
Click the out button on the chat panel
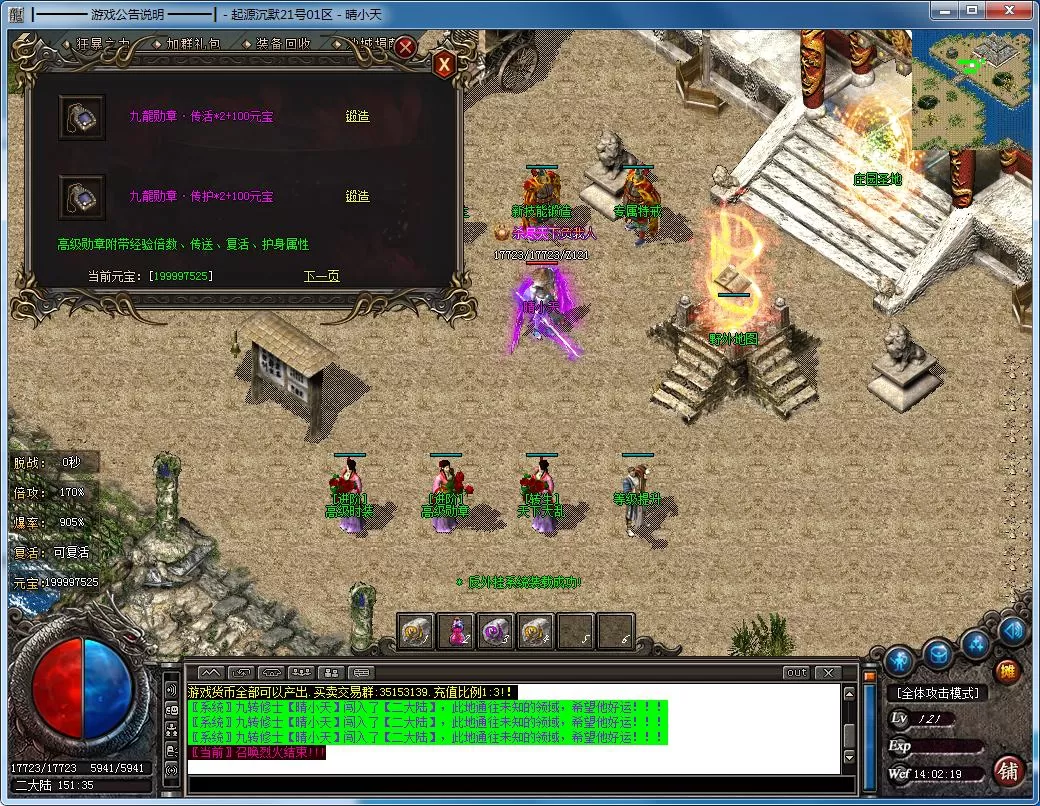point(796,673)
